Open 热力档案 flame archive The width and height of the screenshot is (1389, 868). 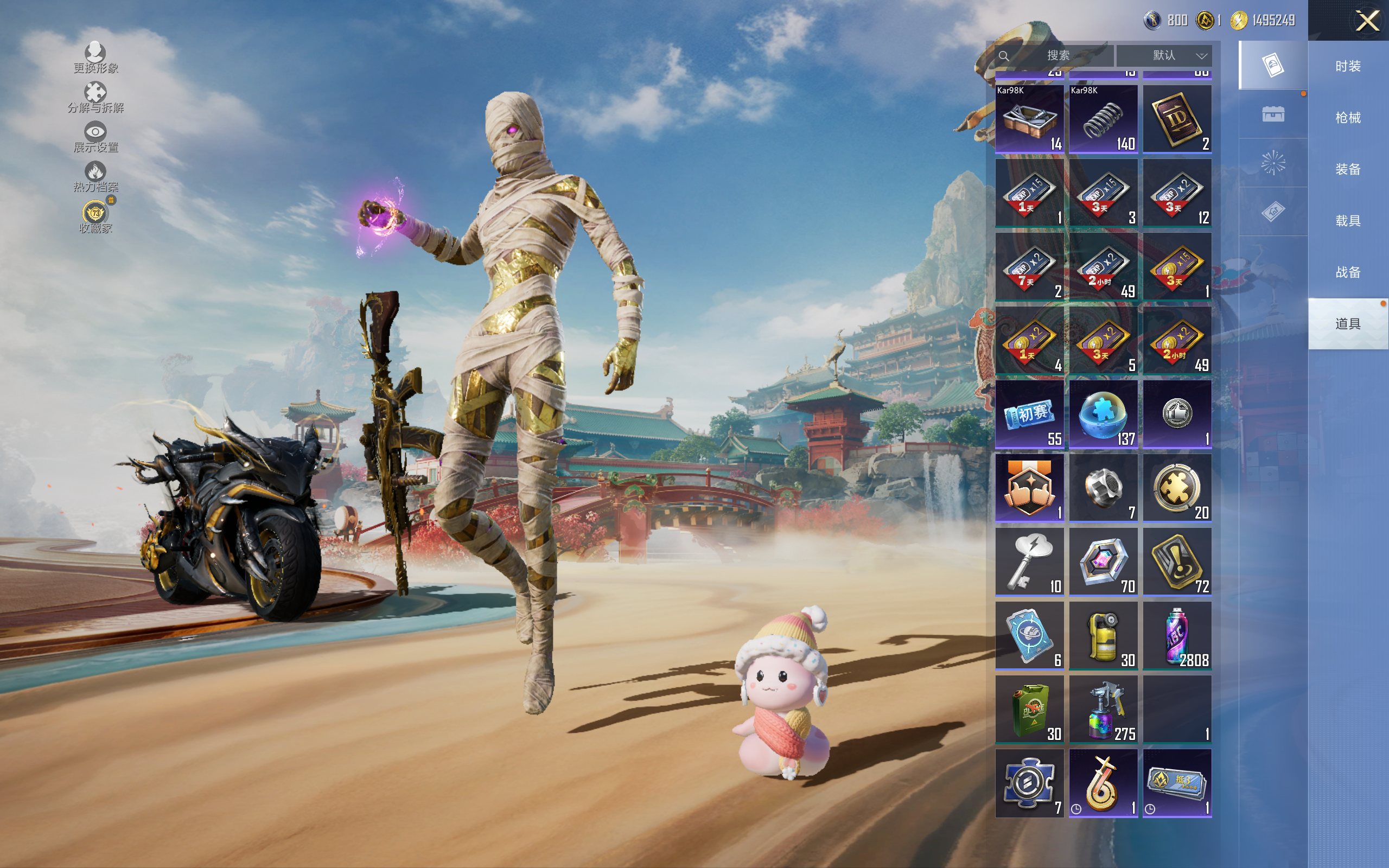click(95, 177)
